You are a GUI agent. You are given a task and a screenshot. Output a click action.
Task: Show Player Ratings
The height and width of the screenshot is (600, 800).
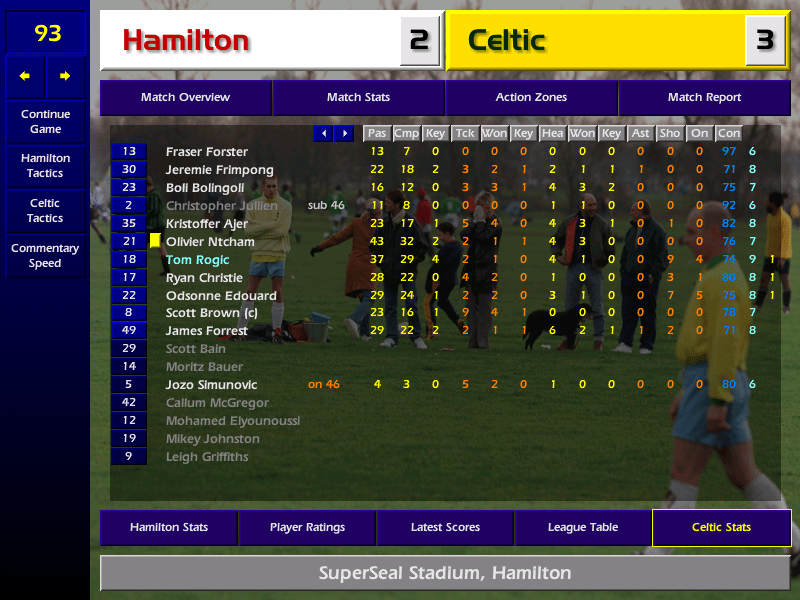307,528
